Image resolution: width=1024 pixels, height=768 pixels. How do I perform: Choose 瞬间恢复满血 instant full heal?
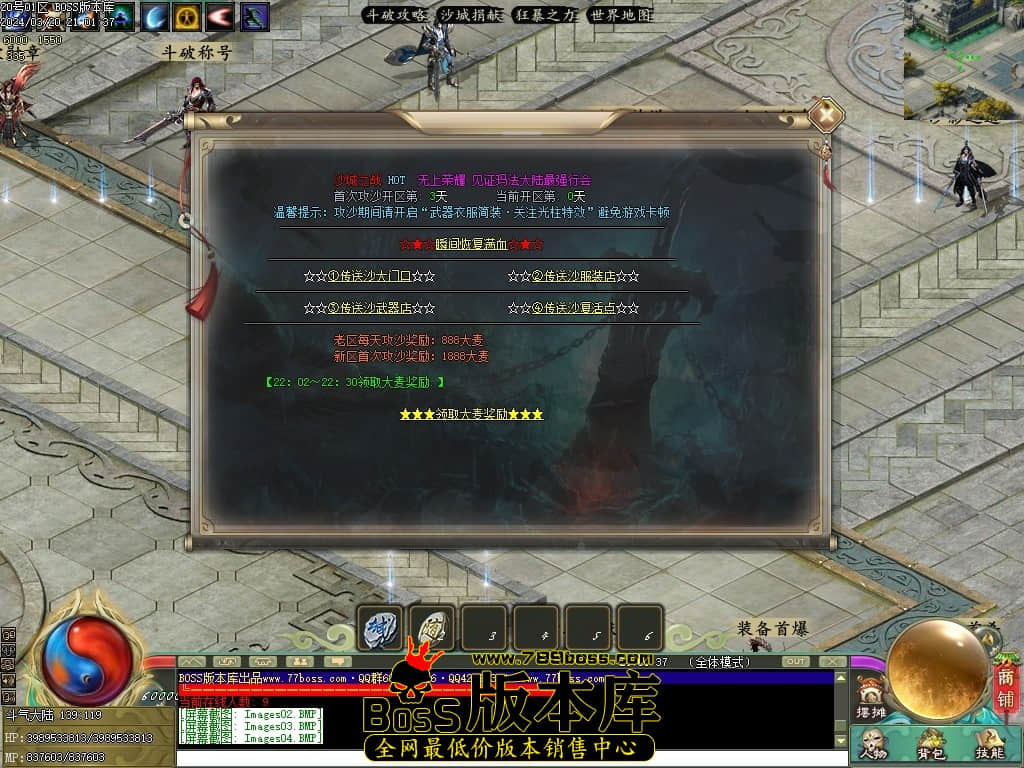click(x=471, y=244)
